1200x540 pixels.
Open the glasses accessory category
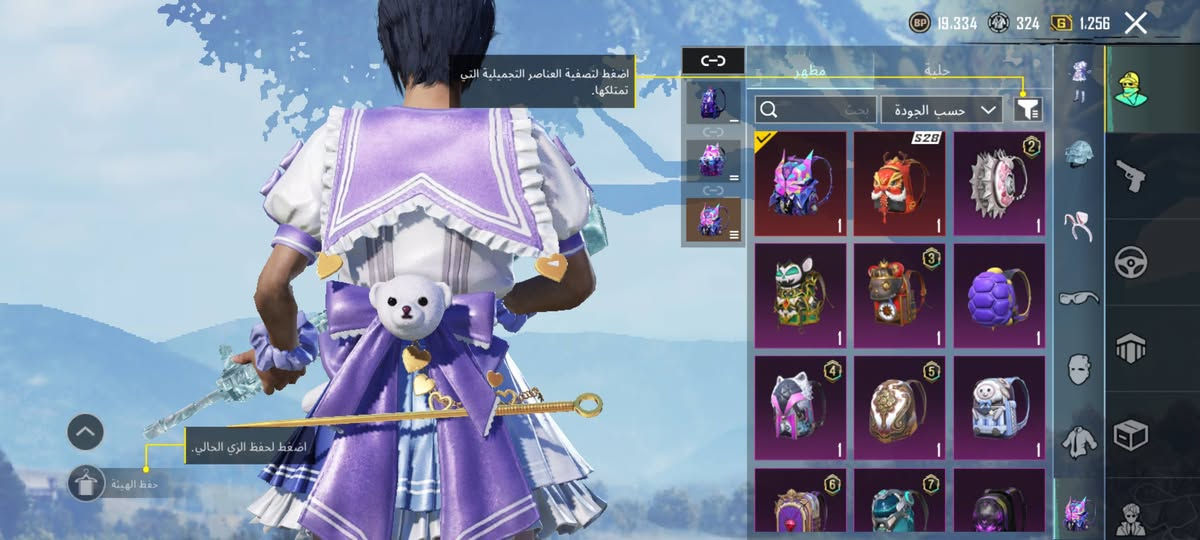click(x=1079, y=297)
